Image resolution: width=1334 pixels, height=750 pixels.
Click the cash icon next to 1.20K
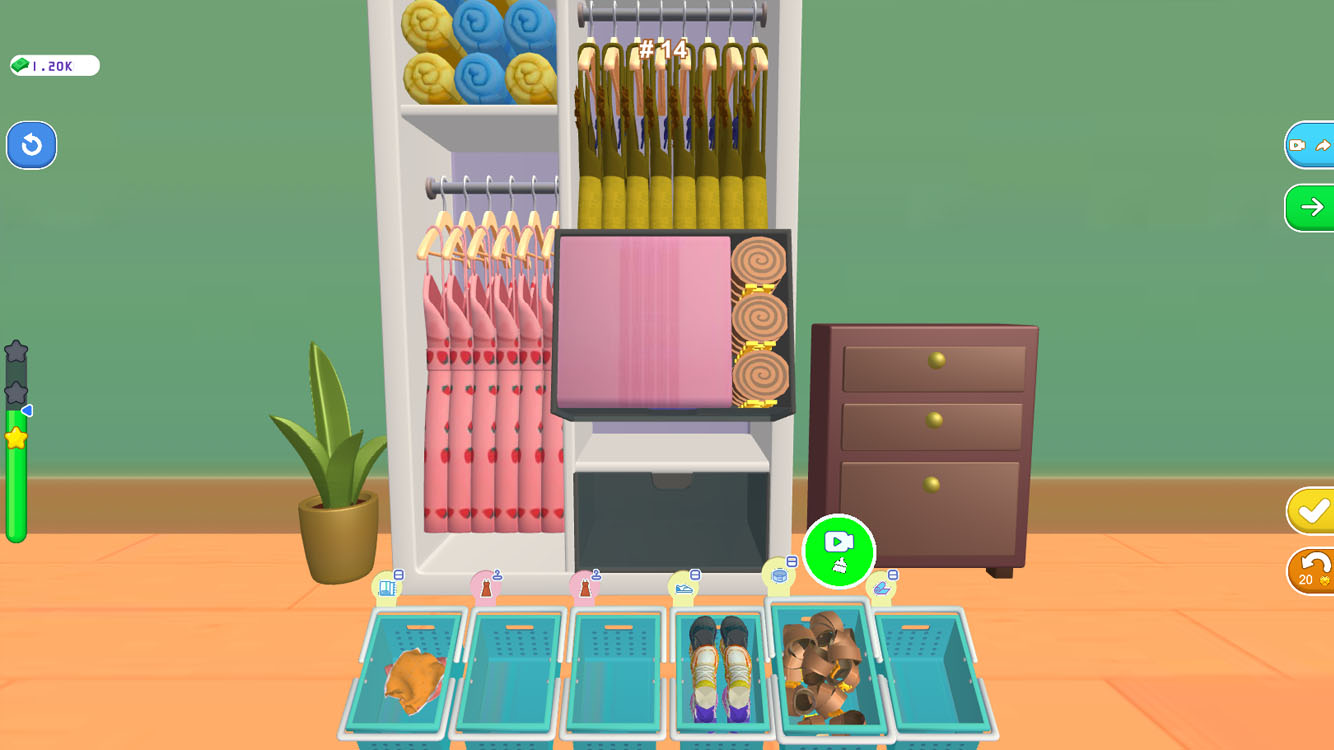coord(22,64)
